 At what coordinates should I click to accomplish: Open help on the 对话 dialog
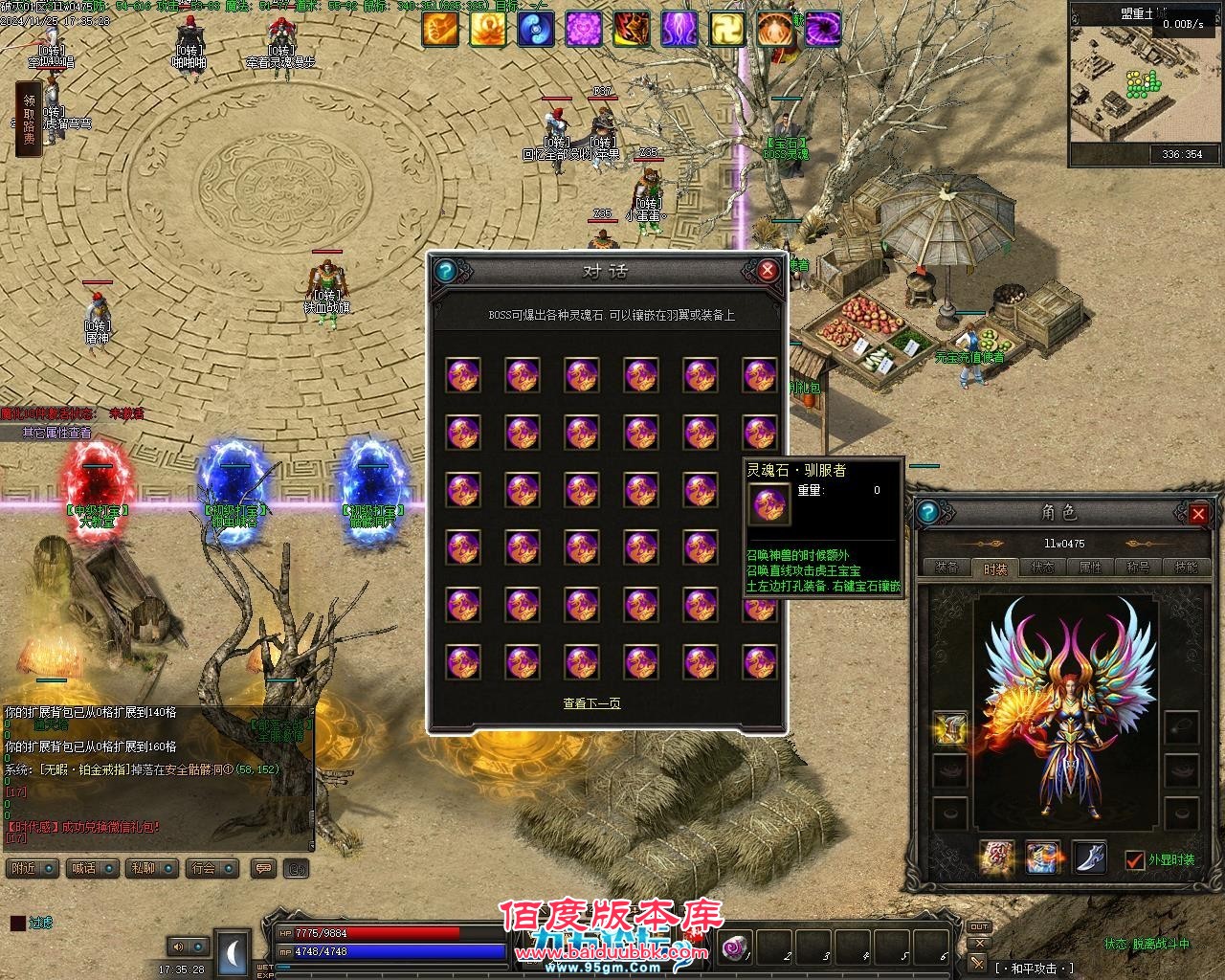pos(443,271)
